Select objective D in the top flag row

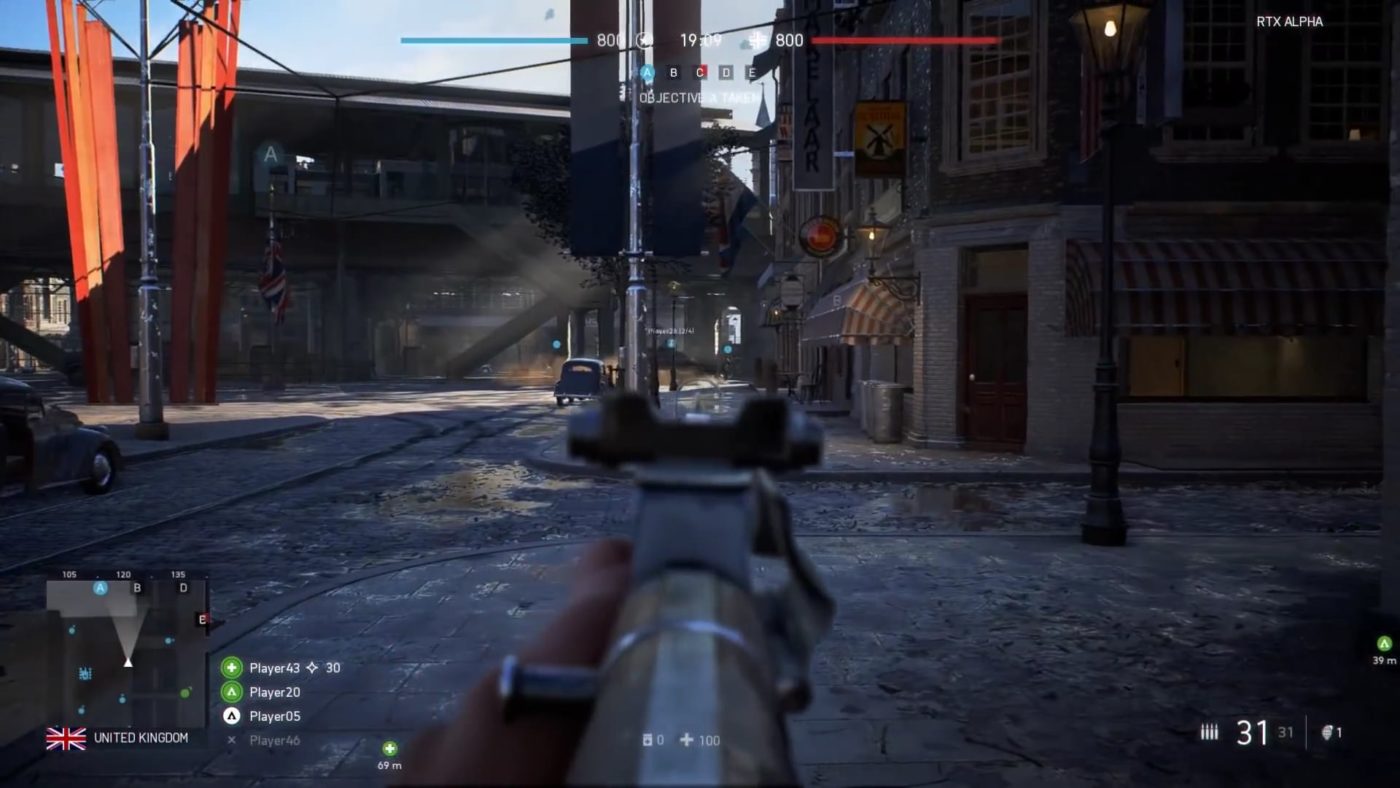pos(726,72)
